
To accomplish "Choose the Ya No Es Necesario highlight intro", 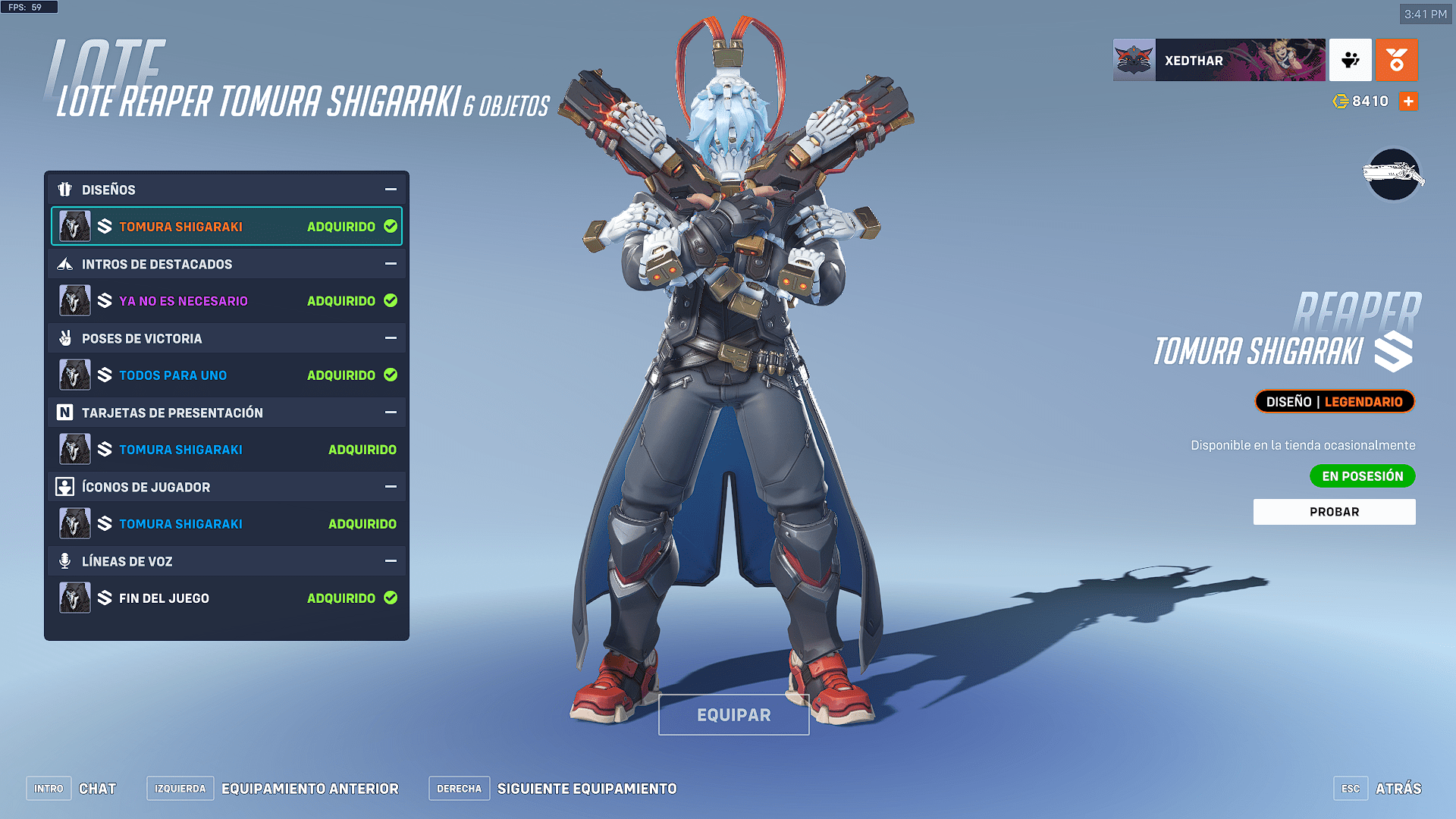I will 226,301.
